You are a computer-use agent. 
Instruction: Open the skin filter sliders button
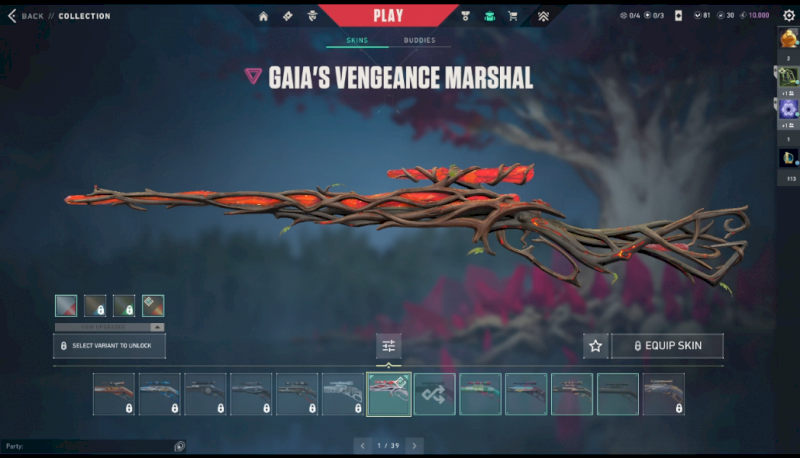(x=389, y=346)
